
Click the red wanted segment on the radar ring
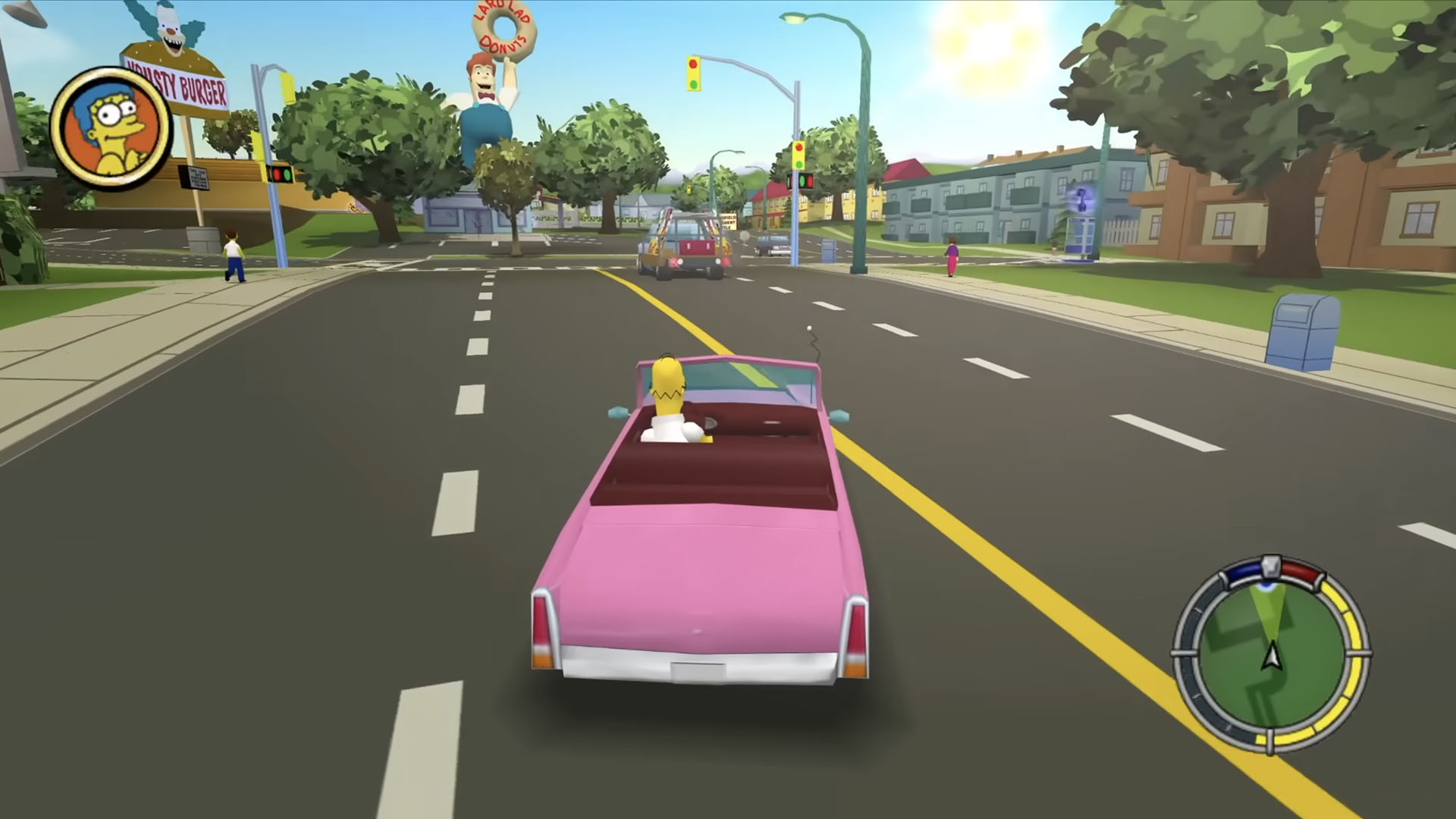[1301, 569]
